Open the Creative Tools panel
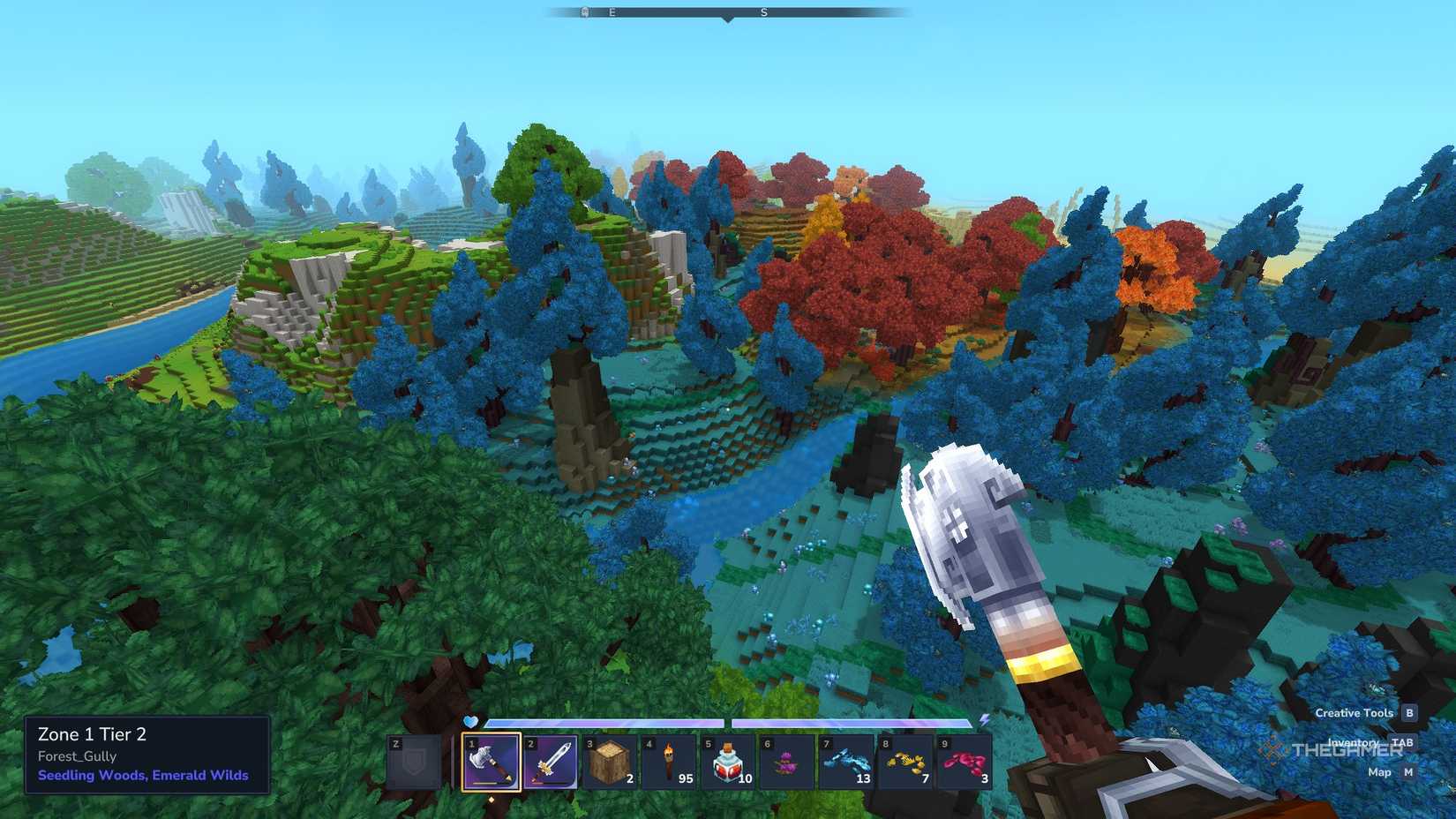Screen dimensions: 1456x819 point(1355,713)
